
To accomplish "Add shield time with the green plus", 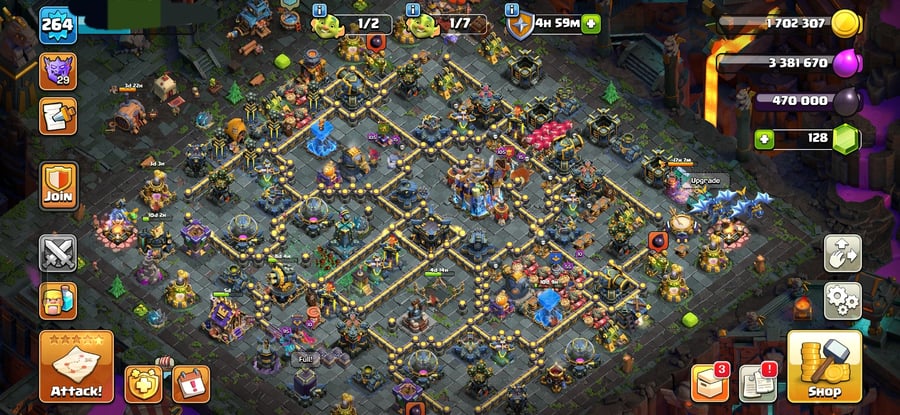I will (x=591, y=23).
